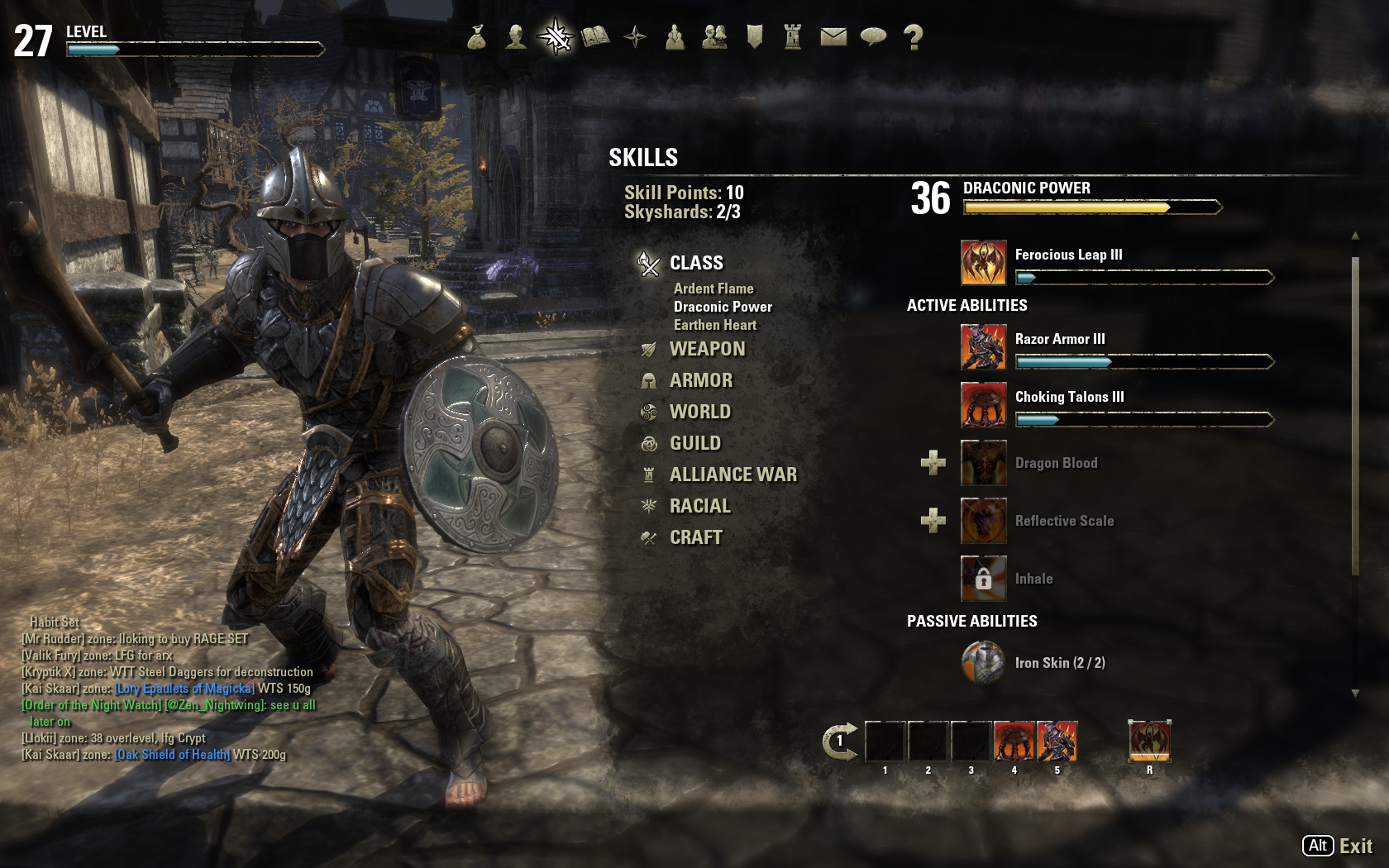Open the Craft skills category
This screenshot has width=1389, height=868.
(x=695, y=537)
